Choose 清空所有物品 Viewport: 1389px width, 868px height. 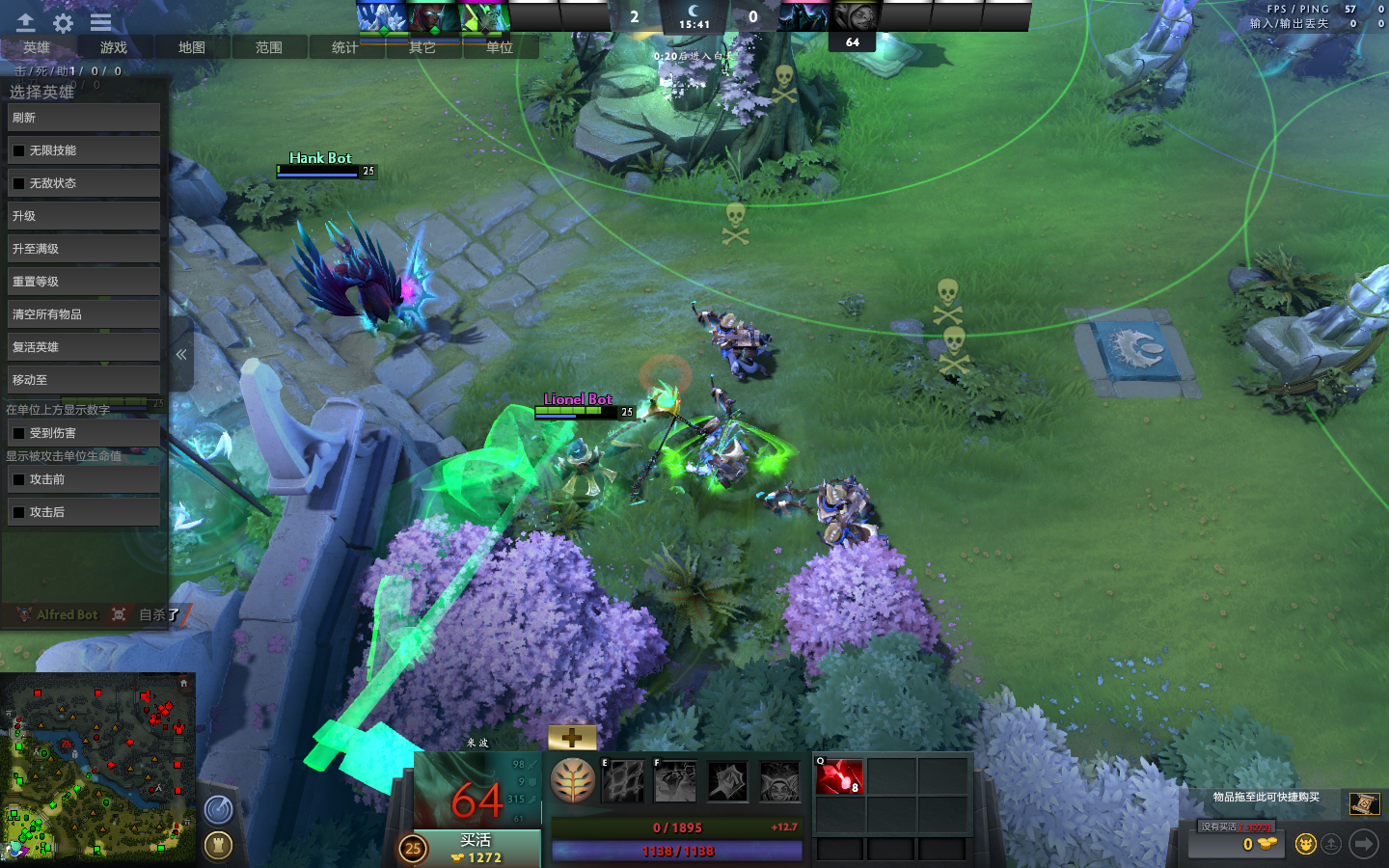pos(84,314)
